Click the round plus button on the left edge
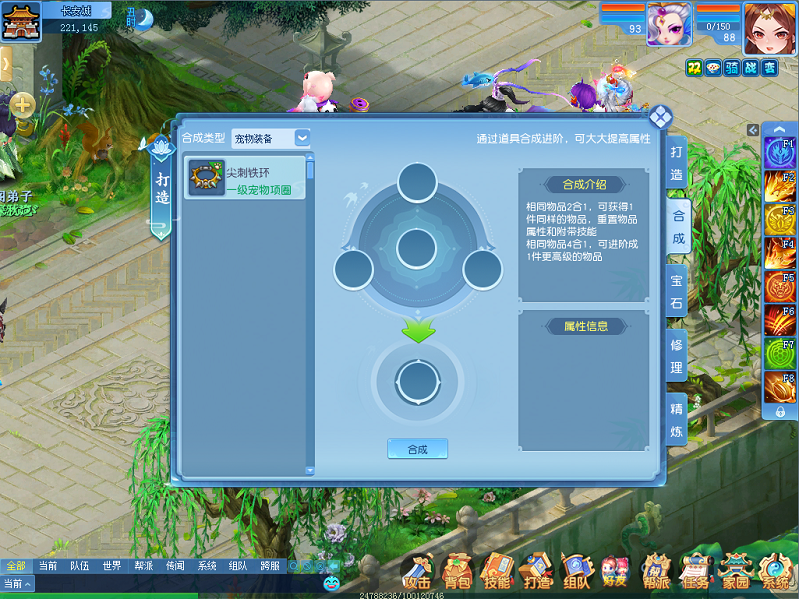This screenshot has width=799, height=599. [x=22, y=105]
